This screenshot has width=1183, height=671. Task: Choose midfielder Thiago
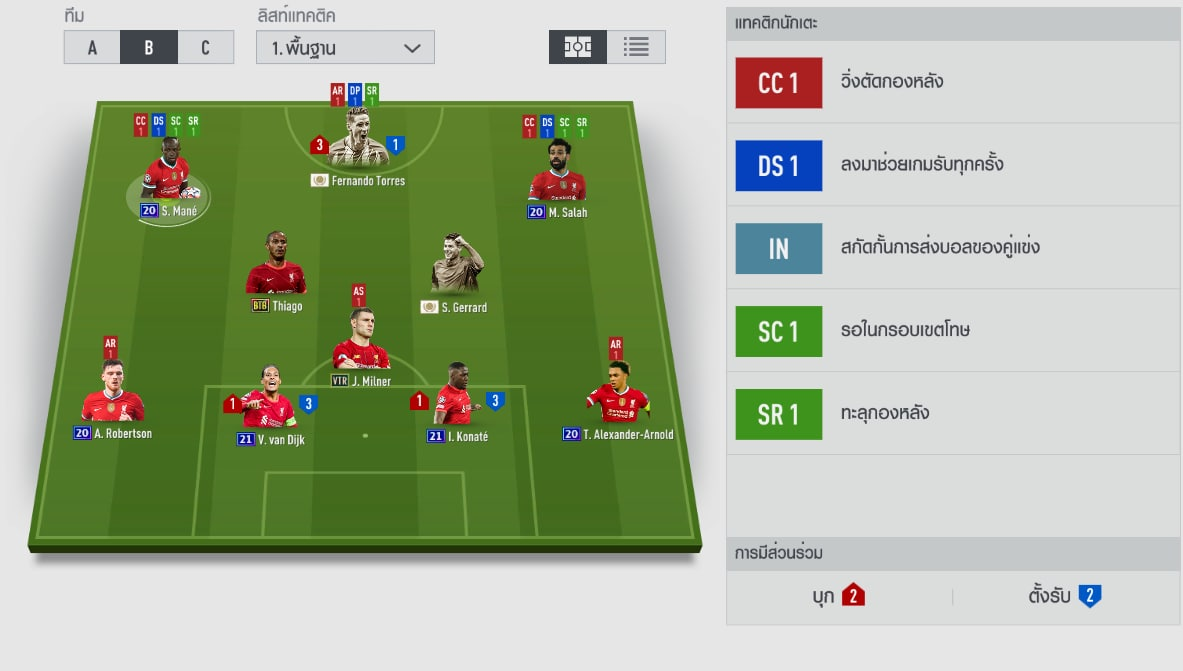(x=276, y=269)
